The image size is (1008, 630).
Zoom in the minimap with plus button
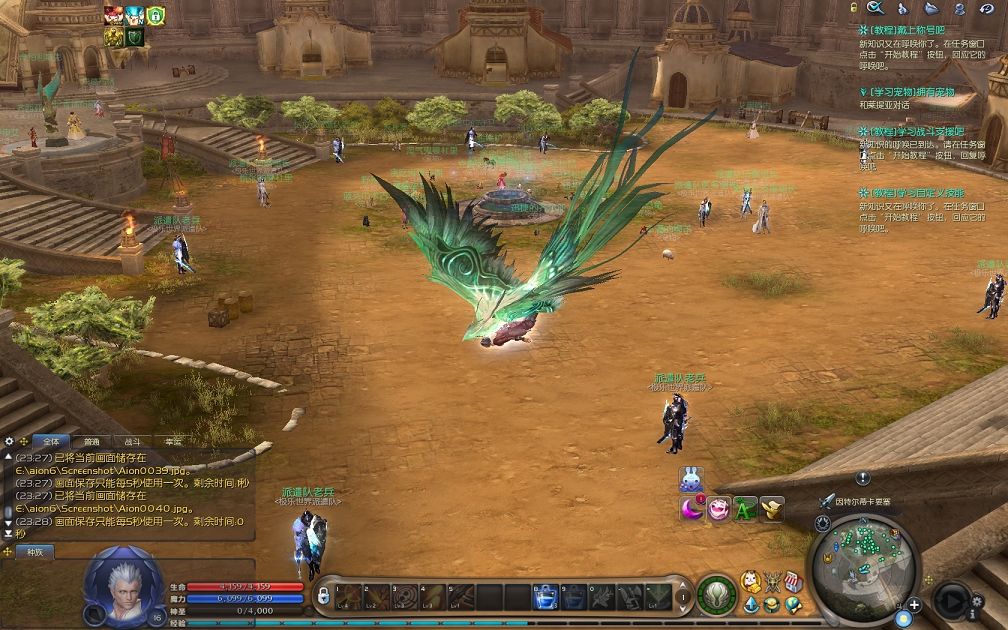(x=914, y=605)
